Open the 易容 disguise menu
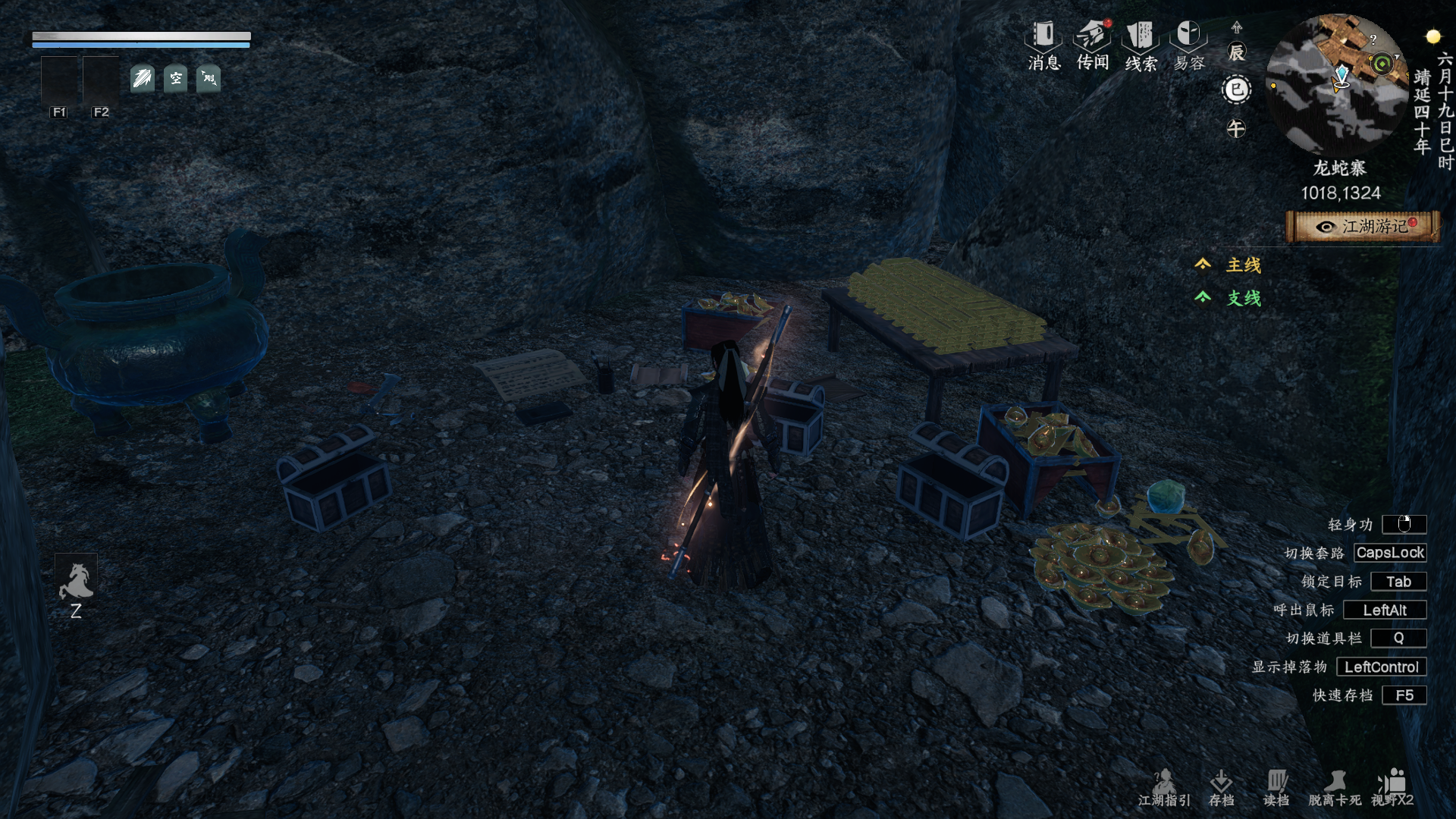Viewport: 1456px width, 819px height. [x=1188, y=45]
